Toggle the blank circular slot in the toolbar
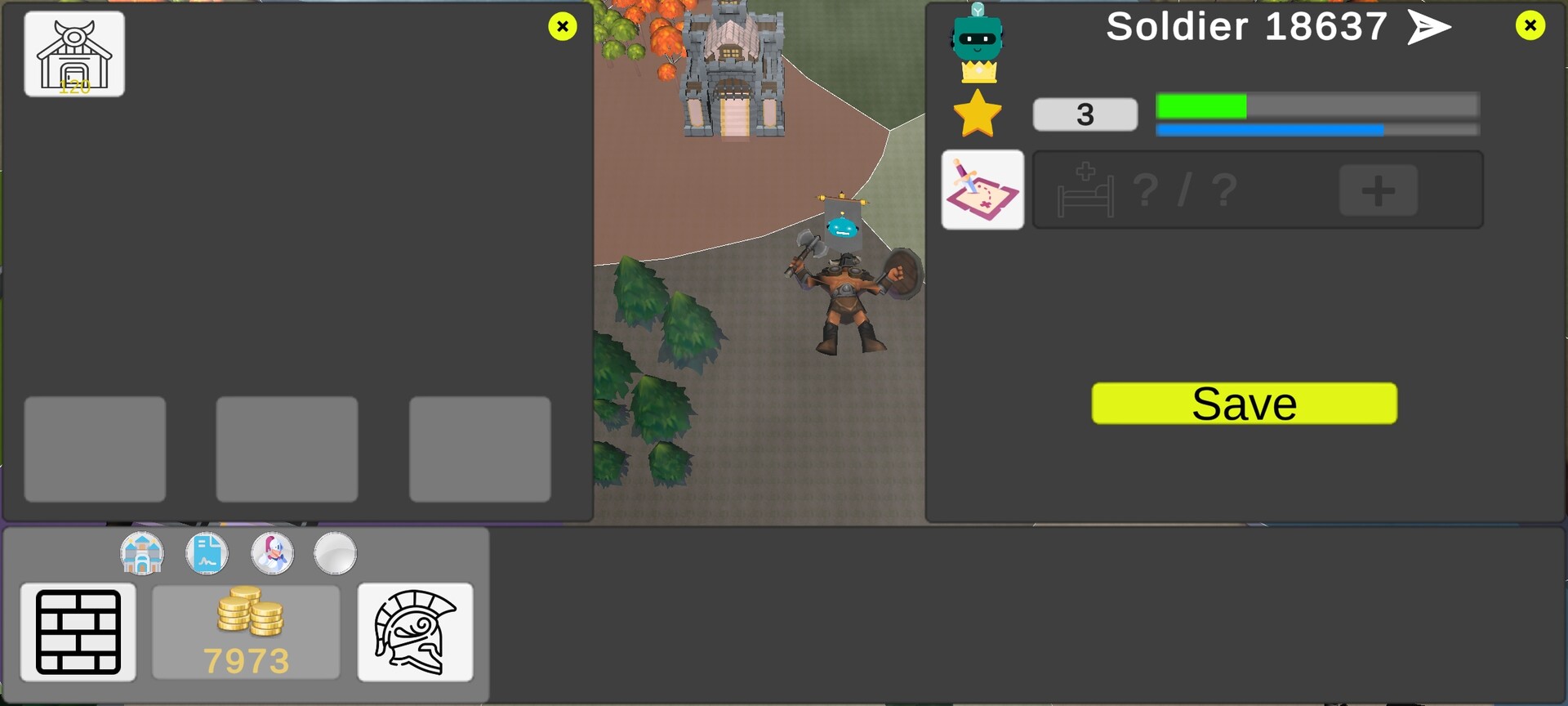Screen dimensions: 1568x706 (x=335, y=553)
